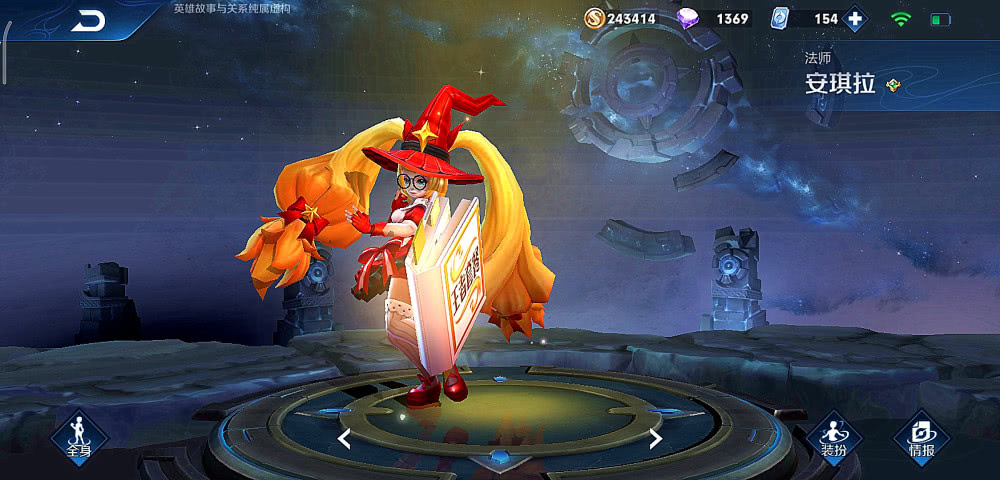This screenshot has width=1000, height=480.
Task: Show the next hero with right arrow
Action: [x=655, y=438]
